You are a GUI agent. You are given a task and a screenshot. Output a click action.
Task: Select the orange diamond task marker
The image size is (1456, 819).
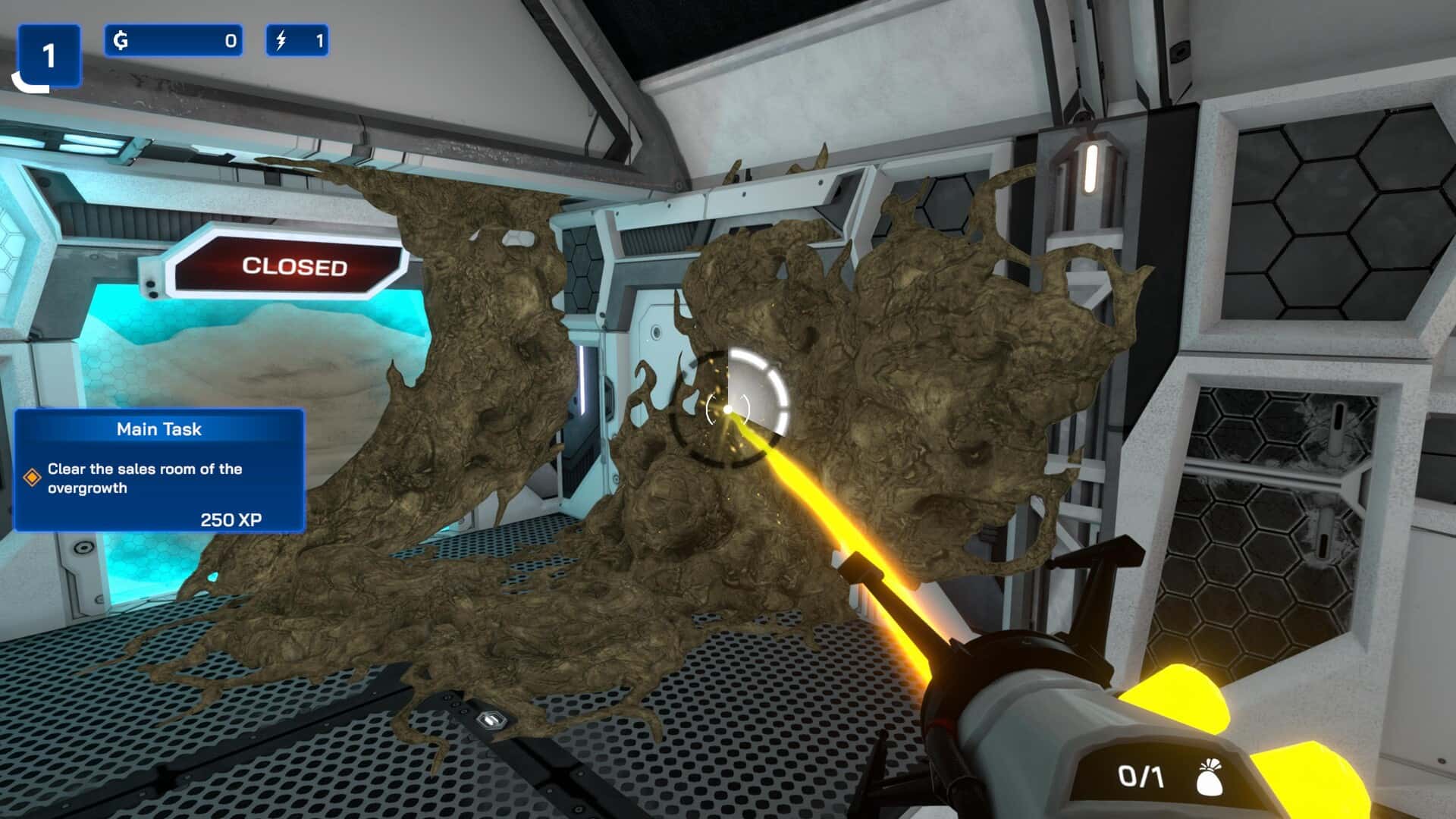(33, 476)
